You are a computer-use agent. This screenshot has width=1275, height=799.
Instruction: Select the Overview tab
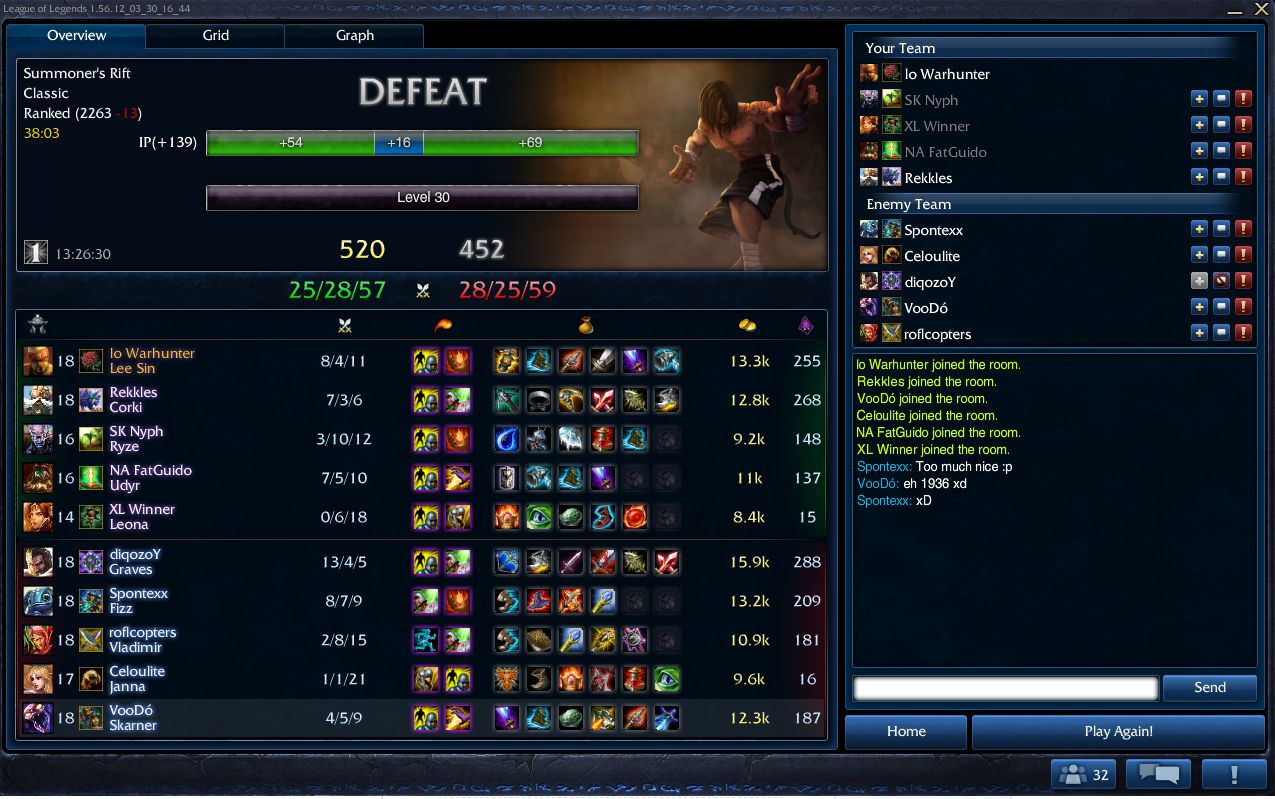[76, 36]
